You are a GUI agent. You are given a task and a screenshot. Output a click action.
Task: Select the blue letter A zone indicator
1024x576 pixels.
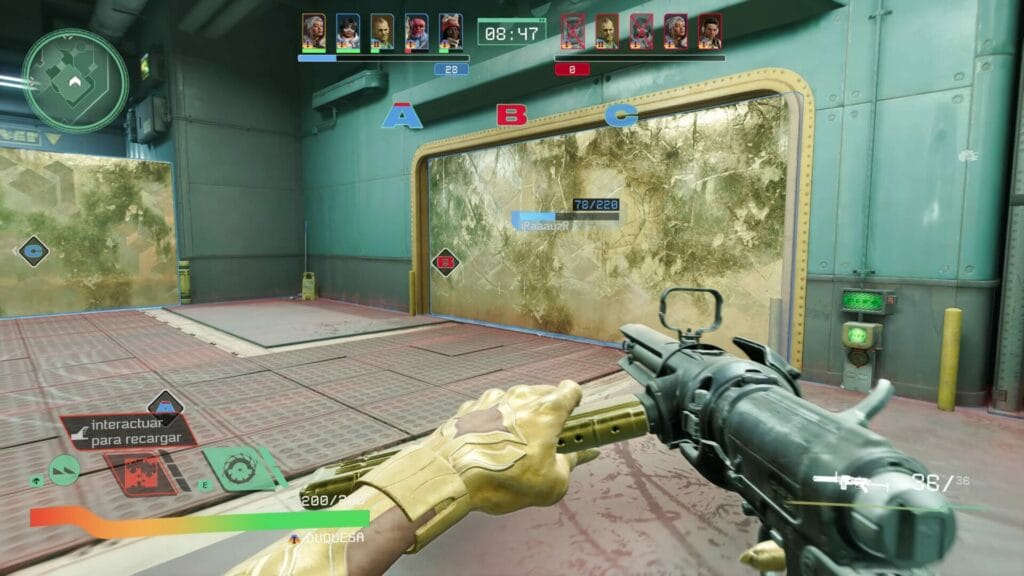pyautogui.click(x=402, y=117)
